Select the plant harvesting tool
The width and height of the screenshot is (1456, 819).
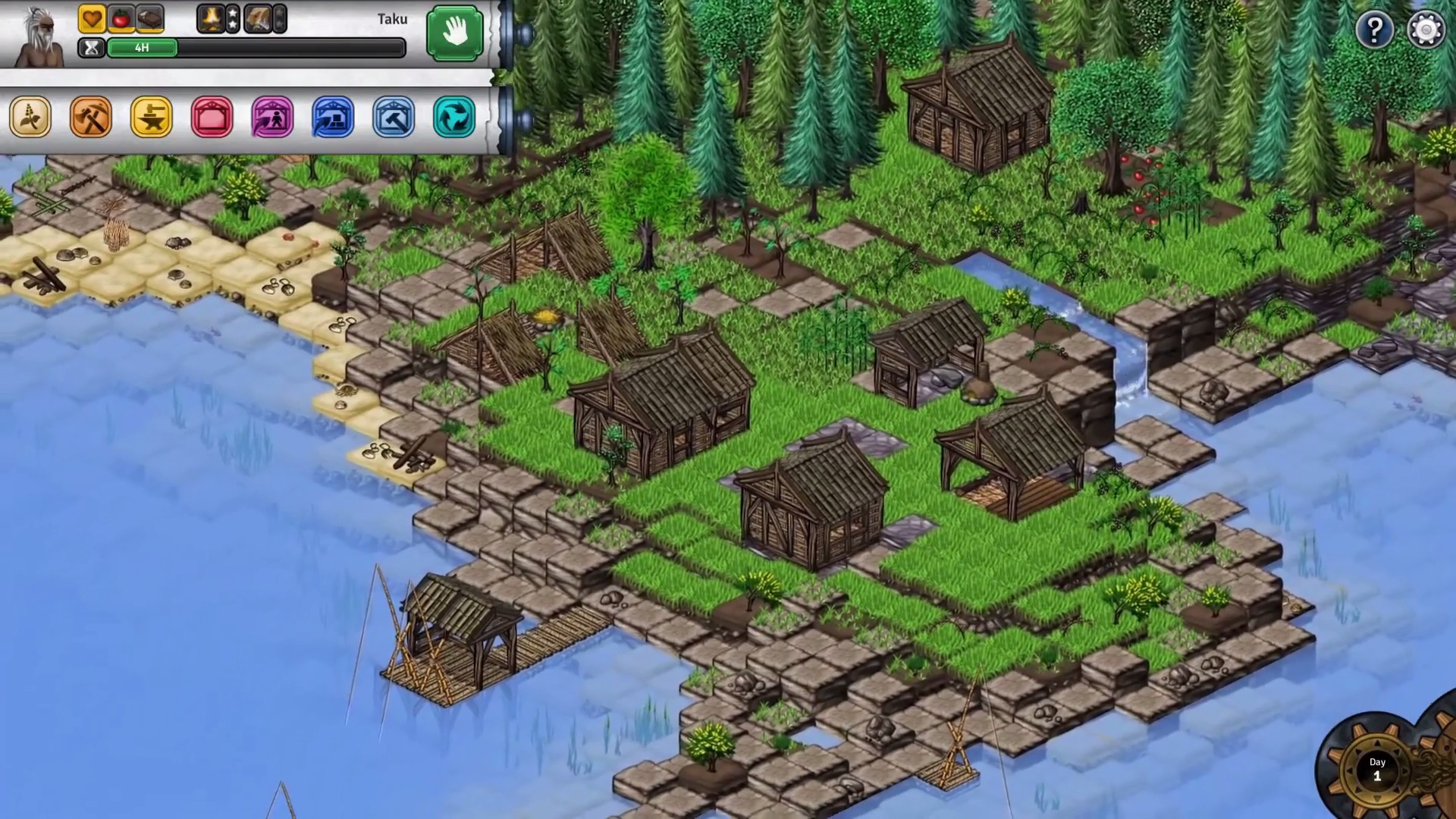[31, 118]
